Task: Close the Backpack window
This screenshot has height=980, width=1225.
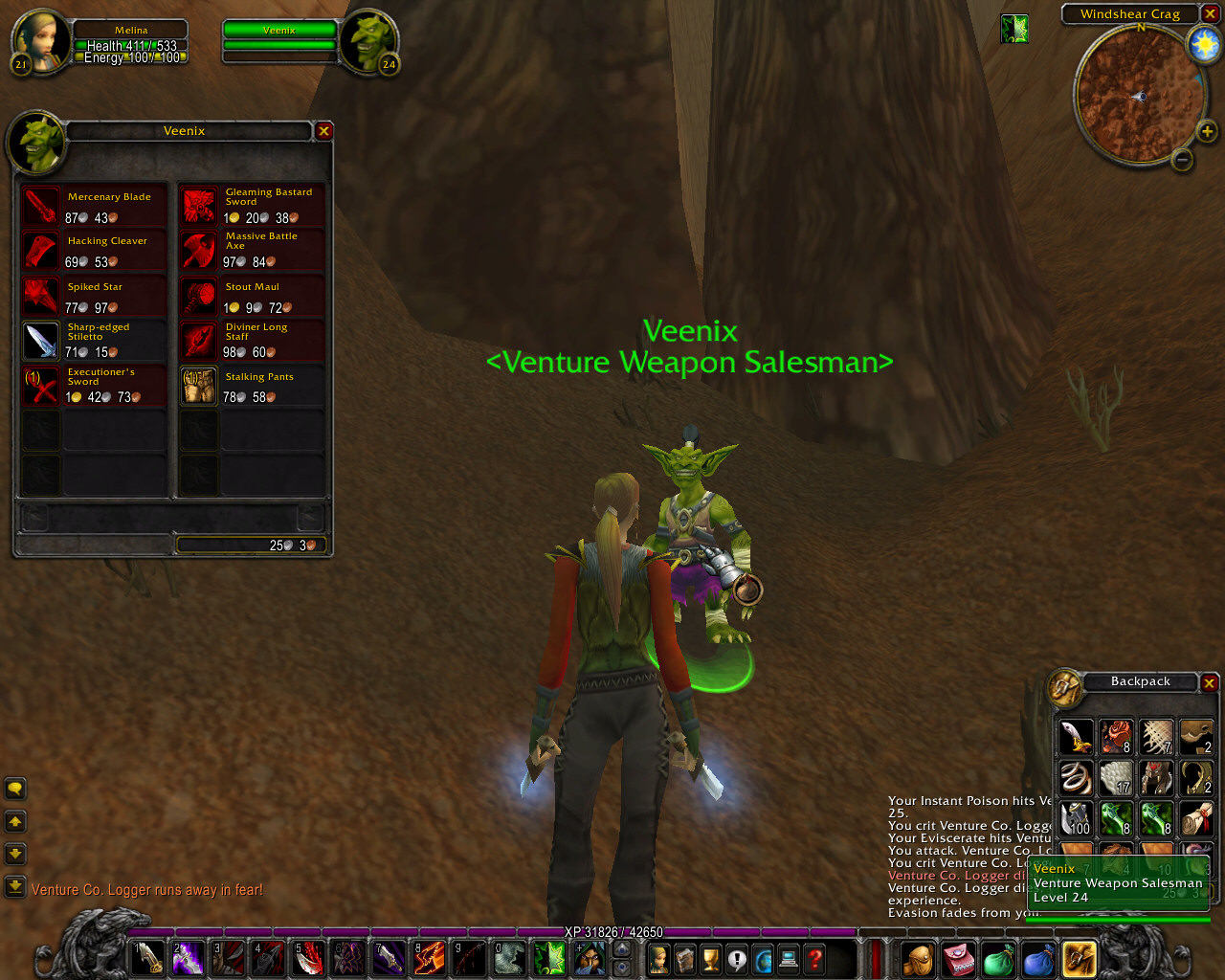Action: pos(1210,682)
